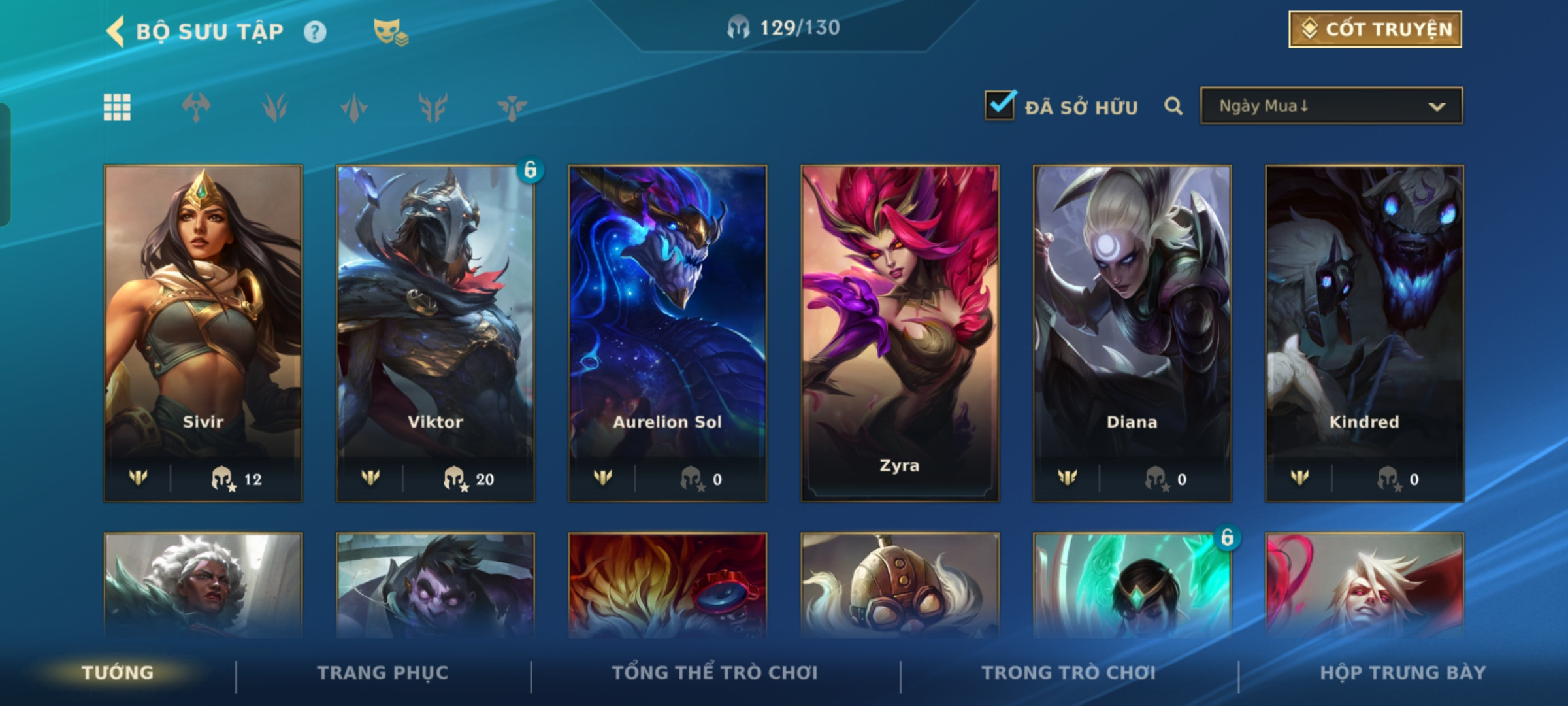Open the question mark help icon
The image size is (1568, 706).
pyautogui.click(x=315, y=32)
